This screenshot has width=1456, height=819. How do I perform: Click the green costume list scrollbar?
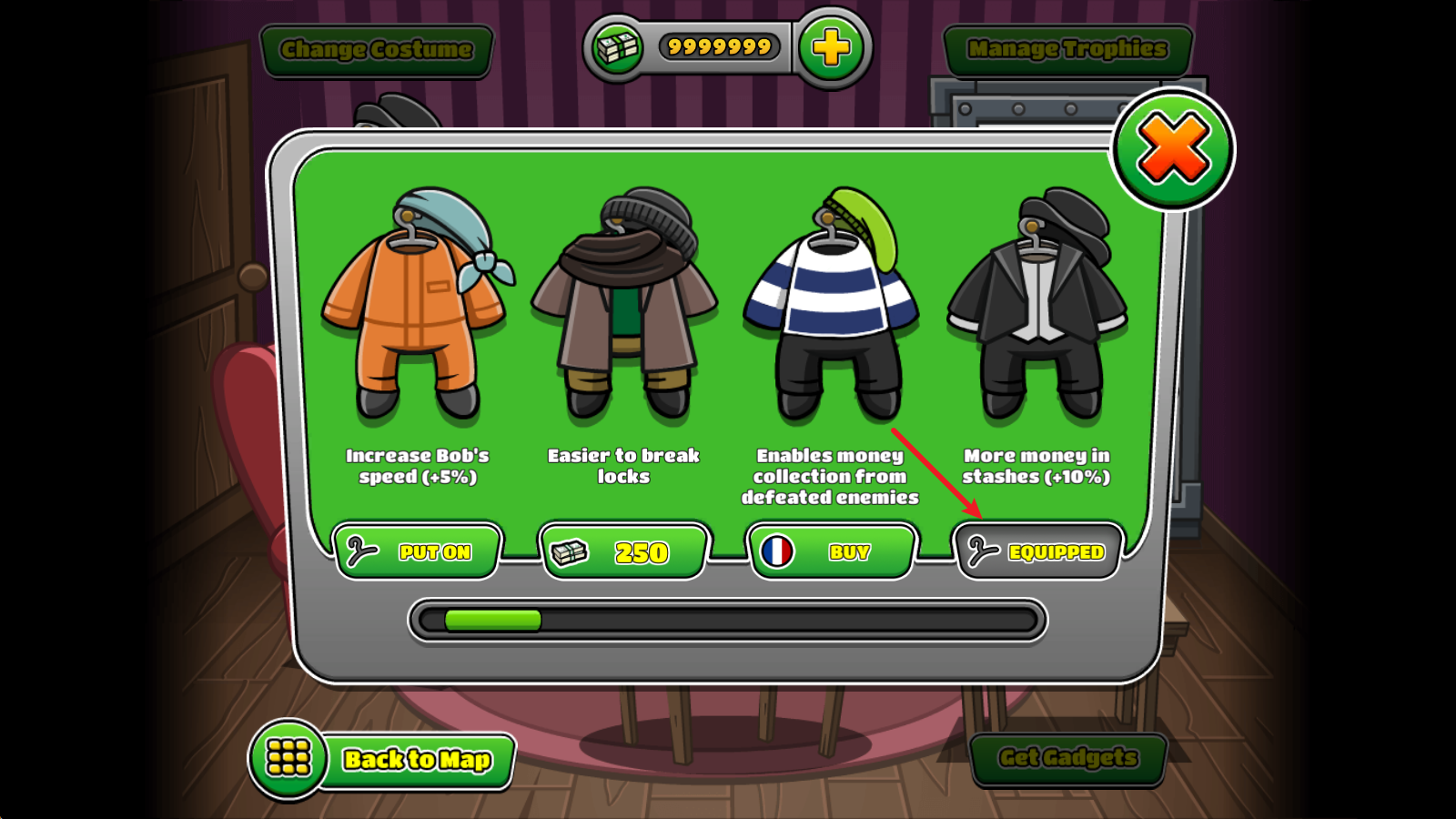click(492, 621)
